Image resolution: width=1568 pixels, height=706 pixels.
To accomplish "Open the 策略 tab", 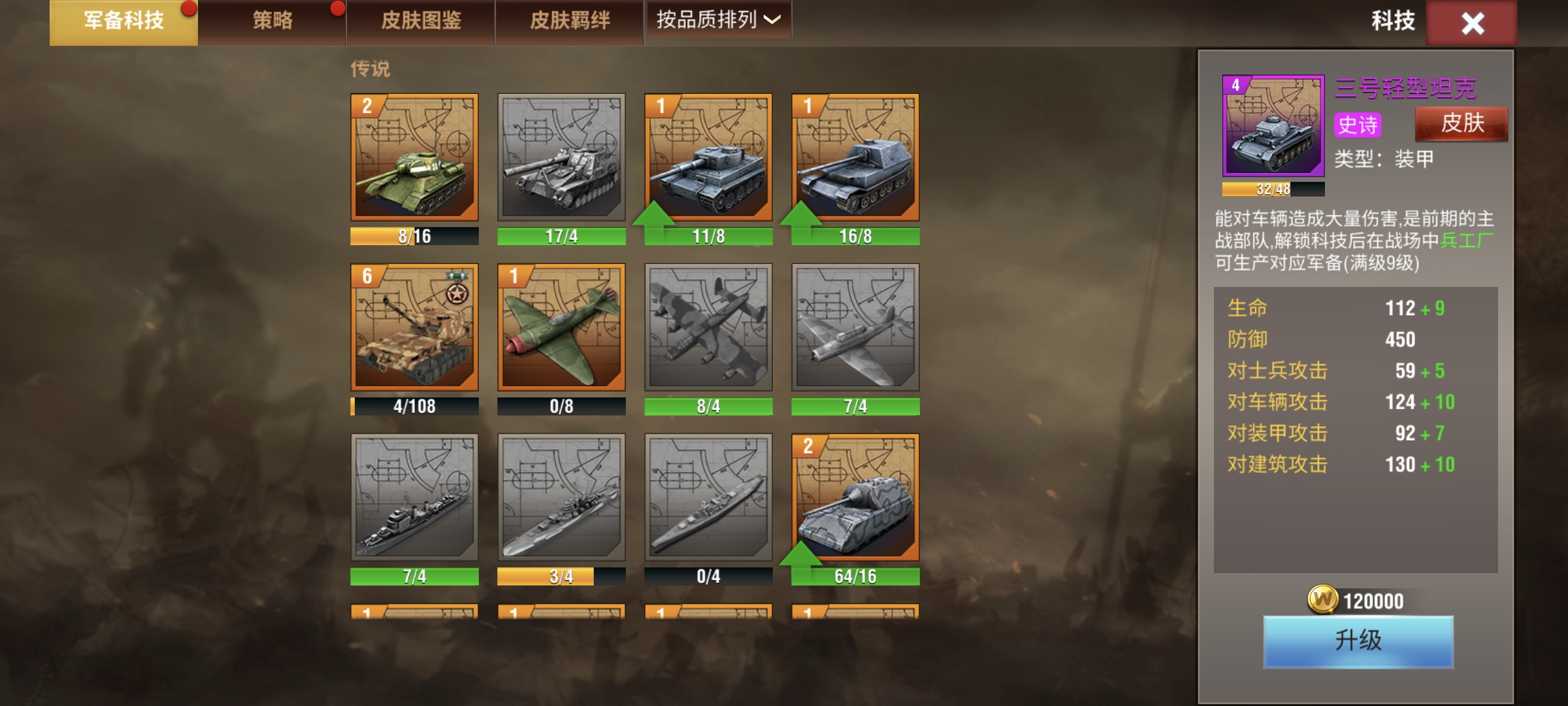I will click(x=272, y=22).
